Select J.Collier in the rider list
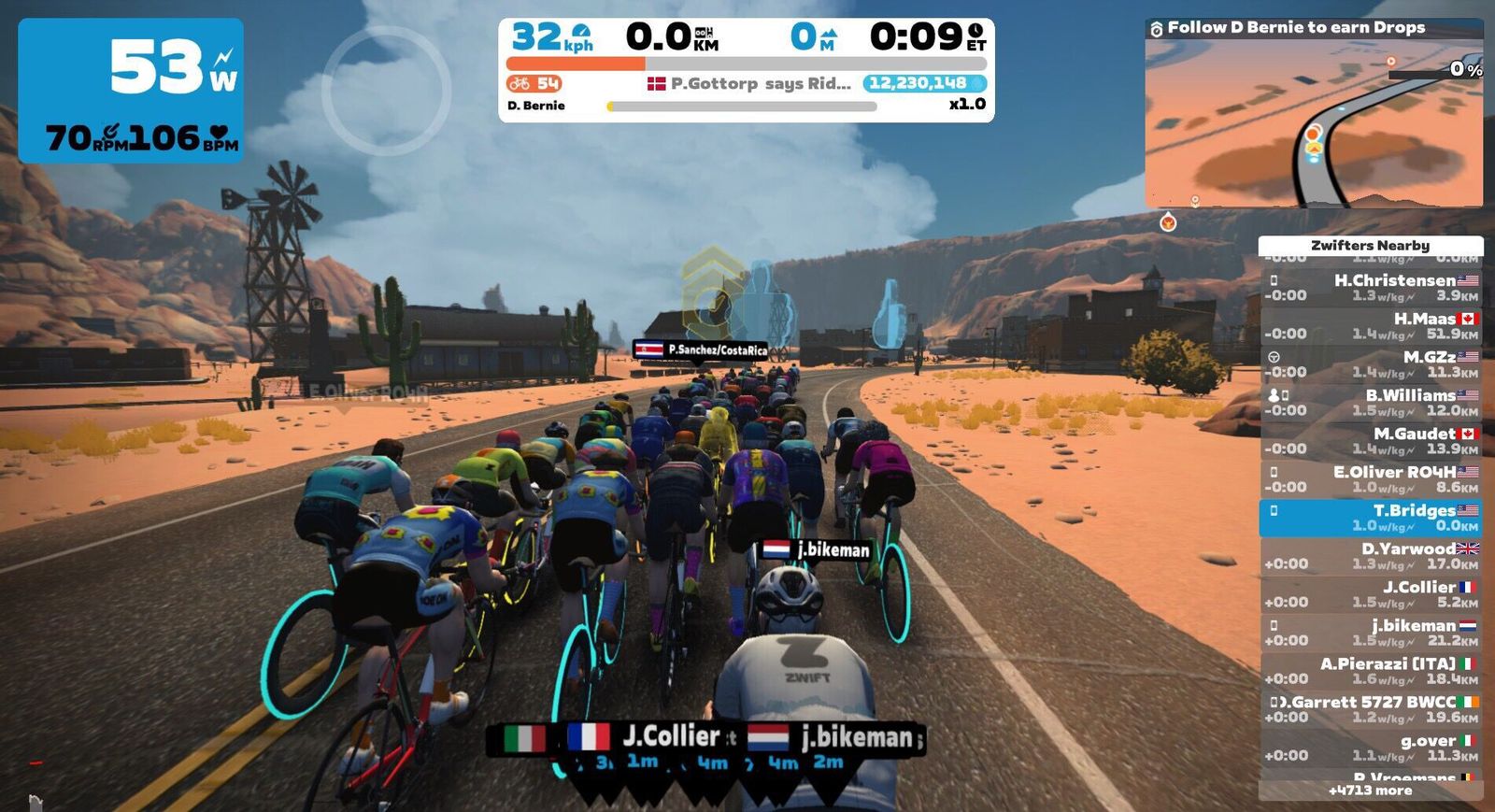The width and height of the screenshot is (1495, 812). click(1370, 594)
